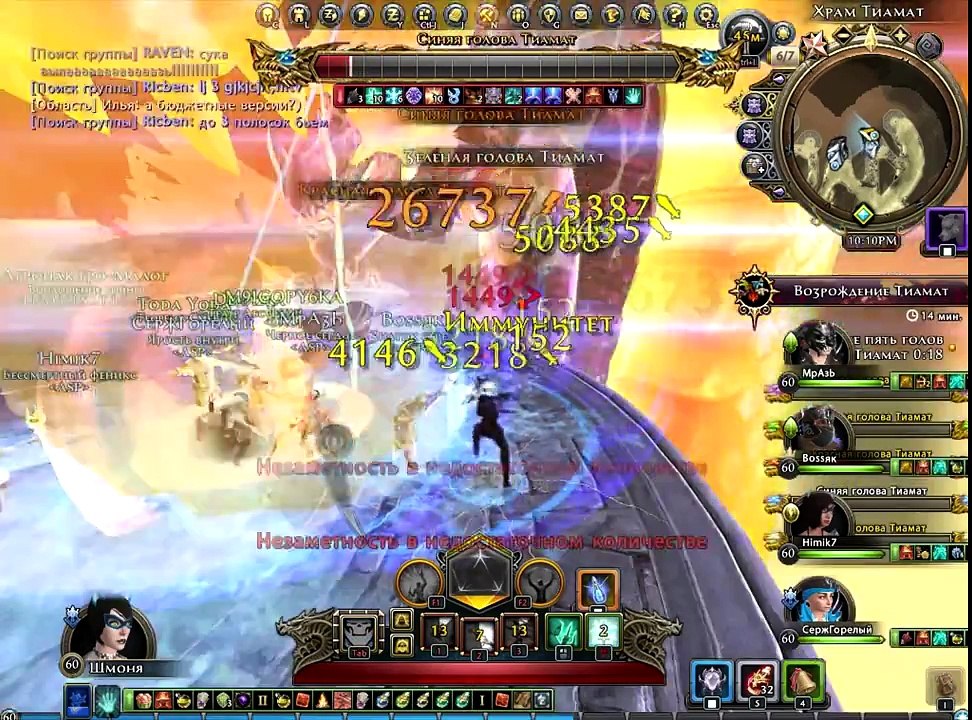Use the red item with 32 charges
The image size is (972, 720).
coord(757,681)
